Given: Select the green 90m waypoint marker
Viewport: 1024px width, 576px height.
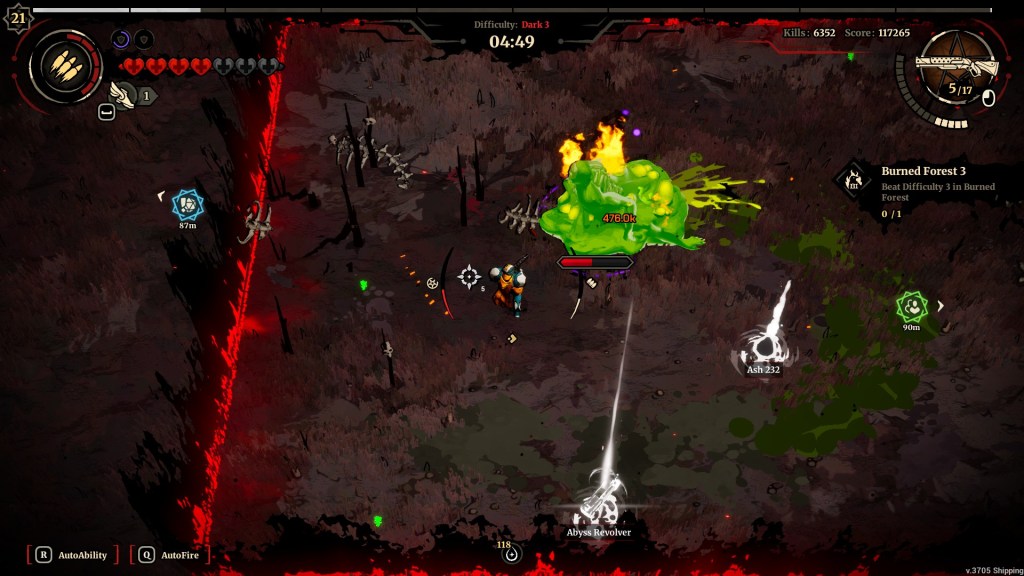Looking at the screenshot, I should (x=911, y=306).
